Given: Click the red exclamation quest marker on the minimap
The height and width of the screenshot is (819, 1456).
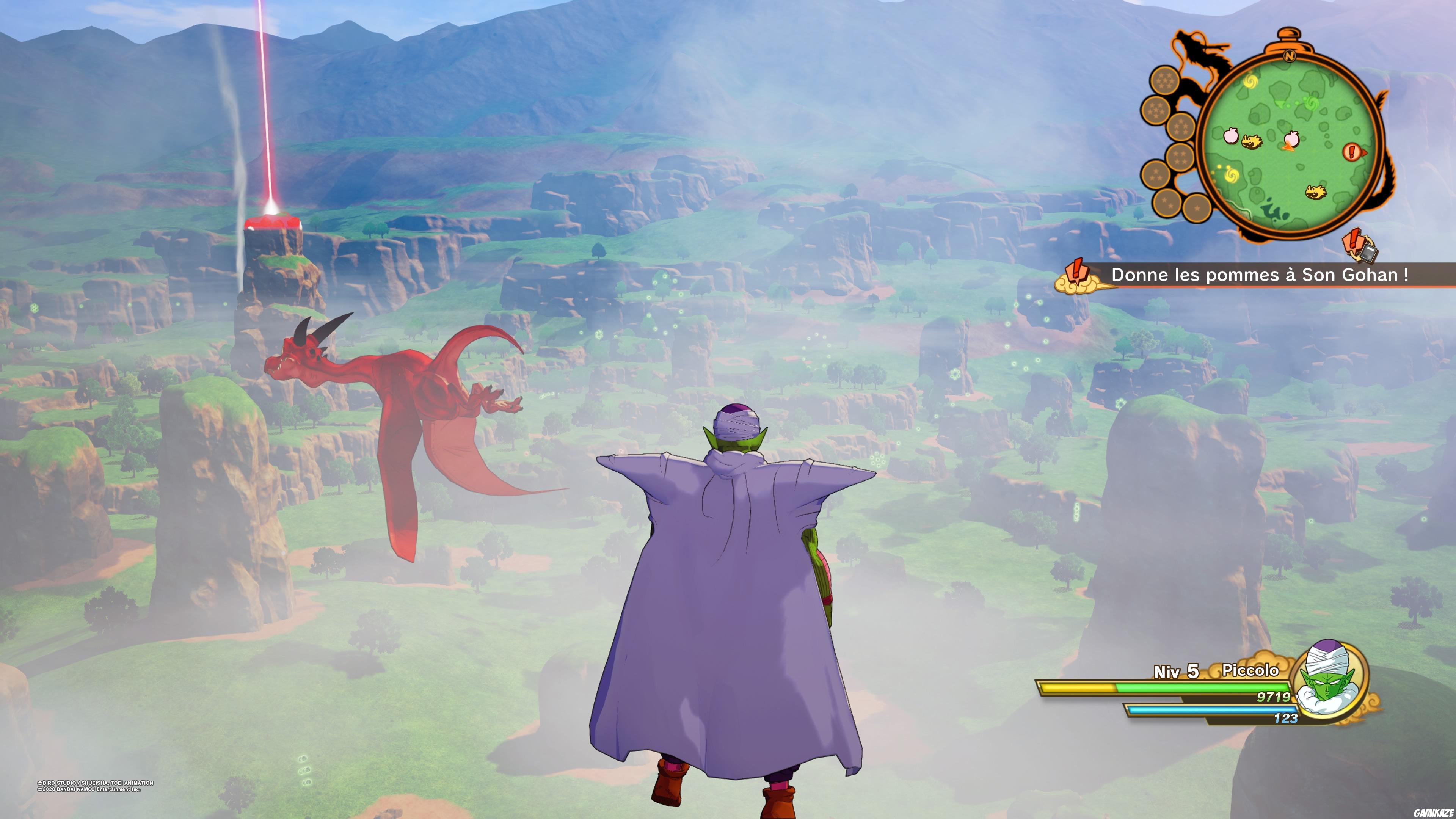Looking at the screenshot, I should 1351,152.
